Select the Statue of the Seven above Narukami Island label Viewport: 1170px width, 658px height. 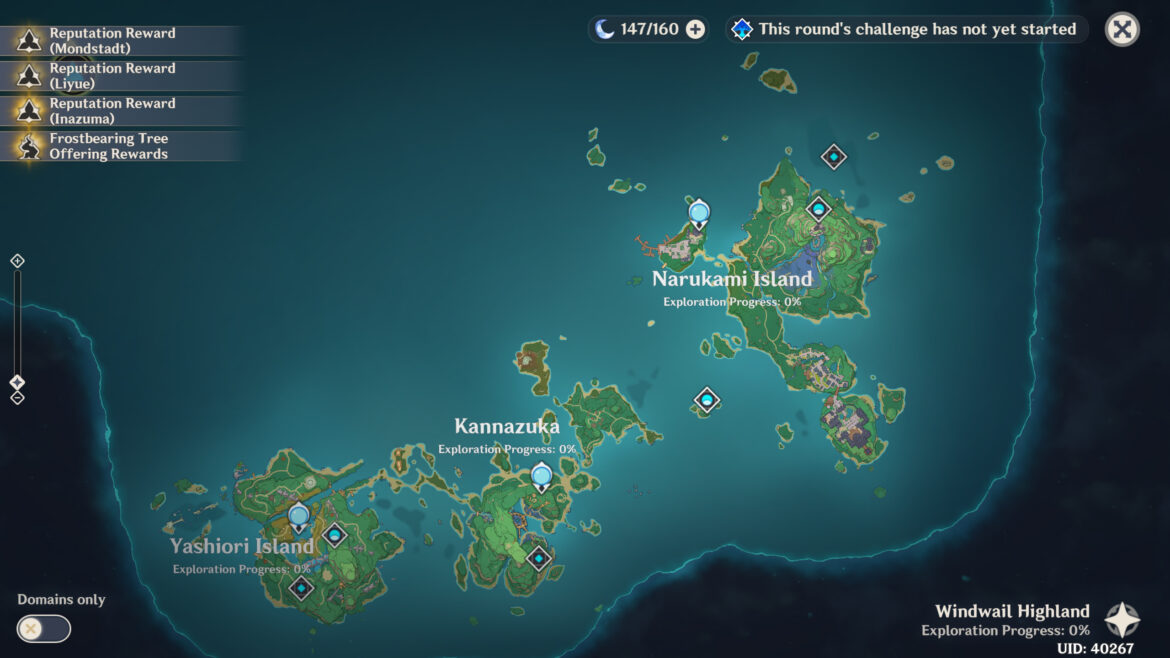coord(699,213)
